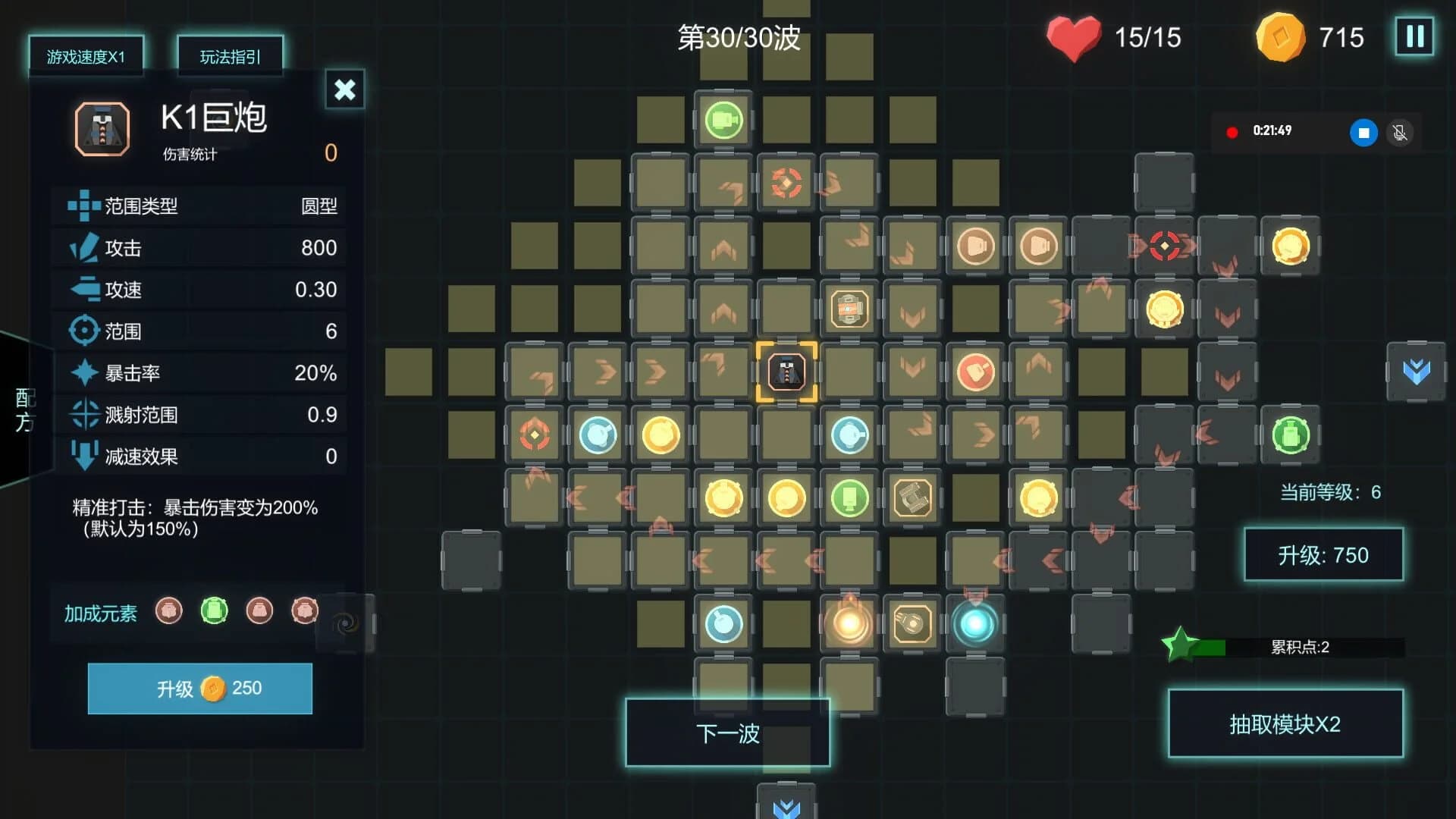Open the 配方 recipe side tab
The image size is (1456, 819).
pos(24,409)
